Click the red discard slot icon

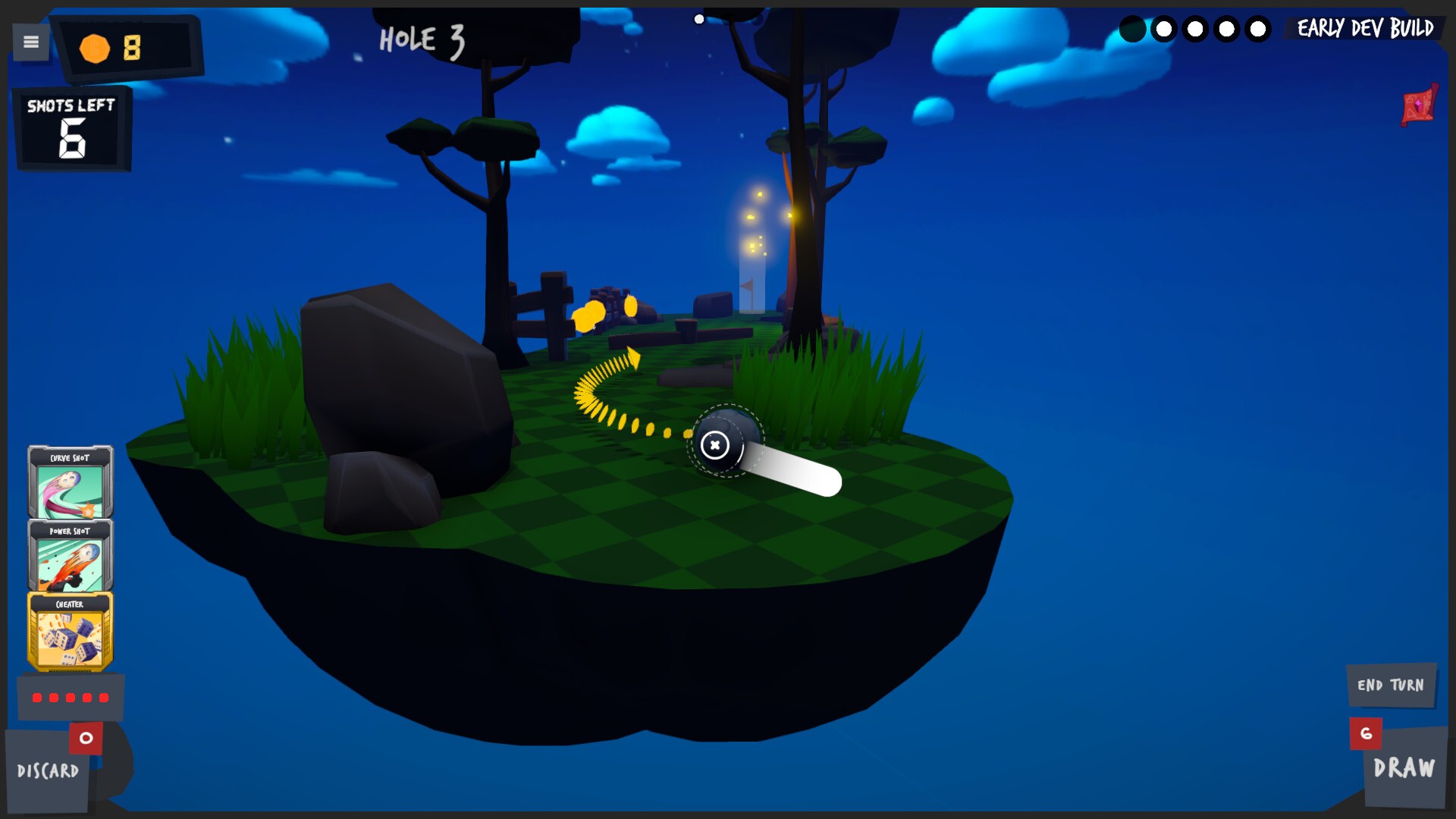[x=85, y=736]
